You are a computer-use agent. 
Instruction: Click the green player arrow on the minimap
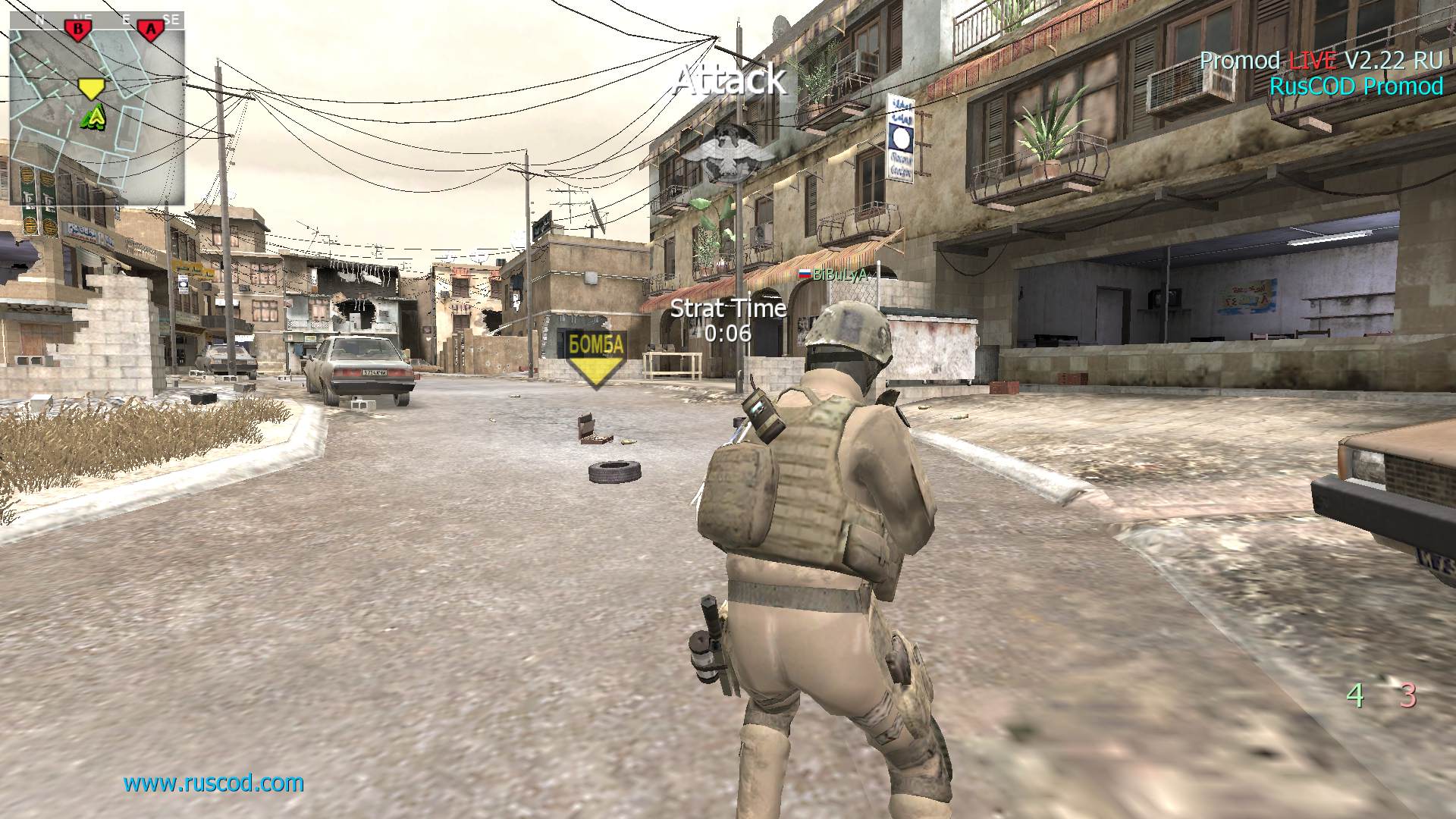[x=95, y=117]
